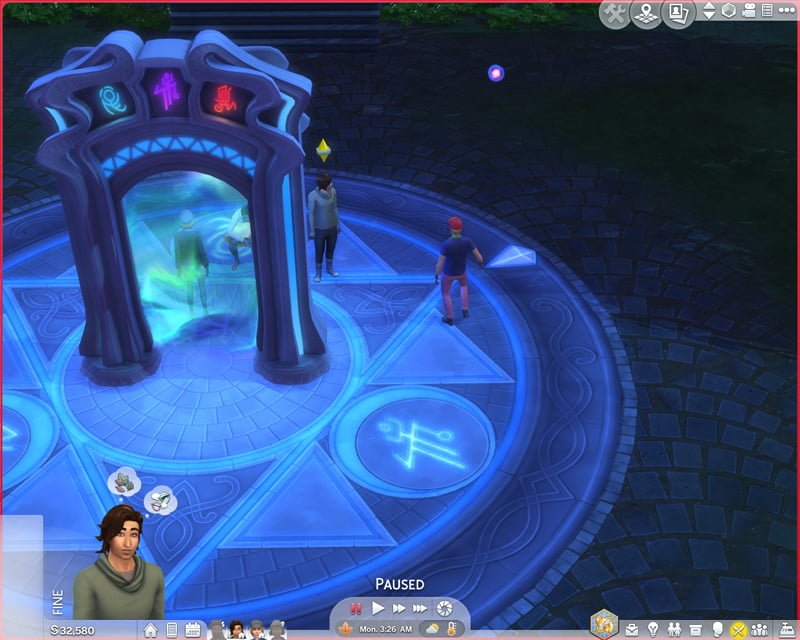Set game speed to ultra speed
This screenshot has height=640, width=800.
(420, 608)
